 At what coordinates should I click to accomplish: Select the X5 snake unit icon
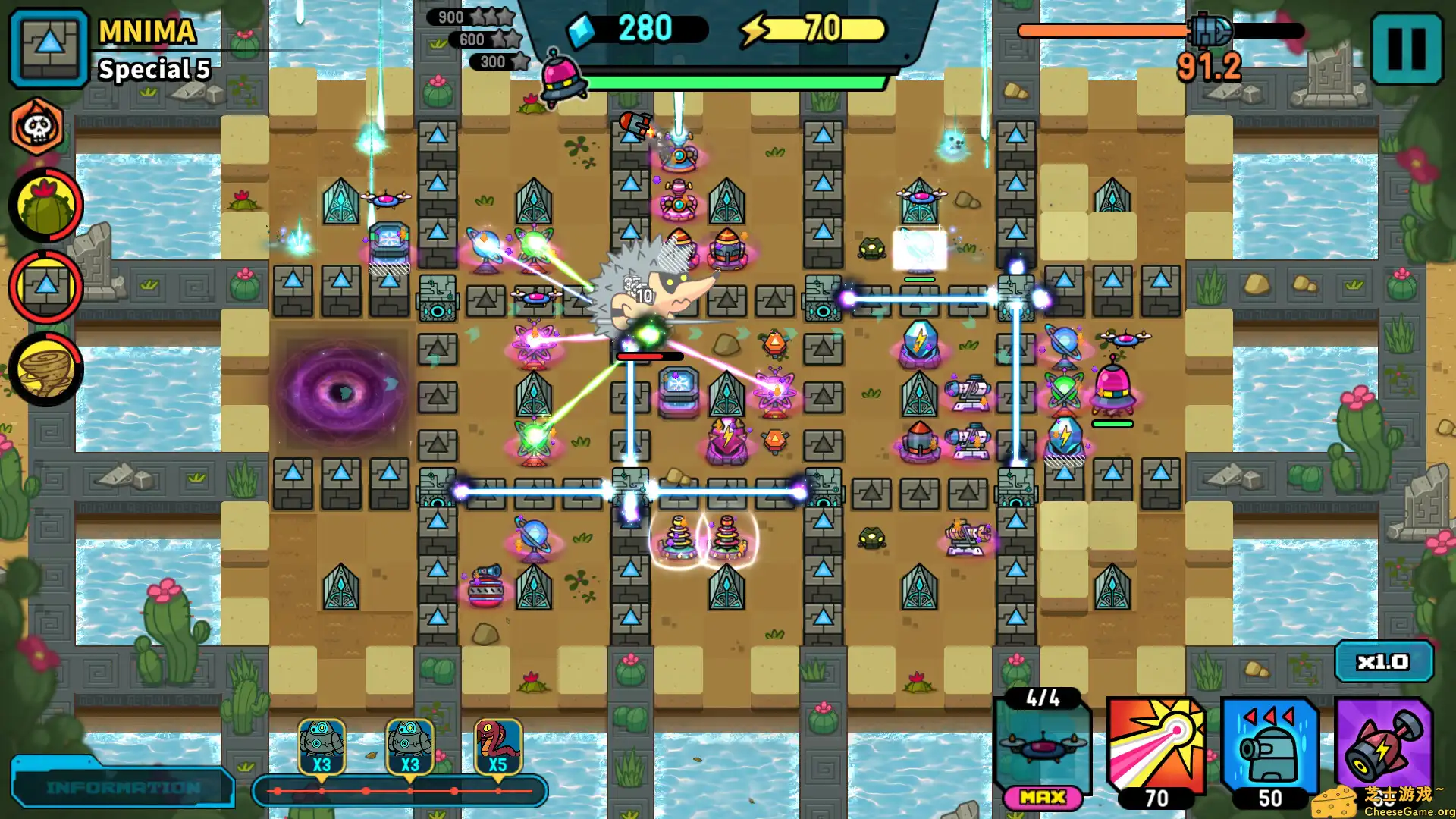[497, 747]
